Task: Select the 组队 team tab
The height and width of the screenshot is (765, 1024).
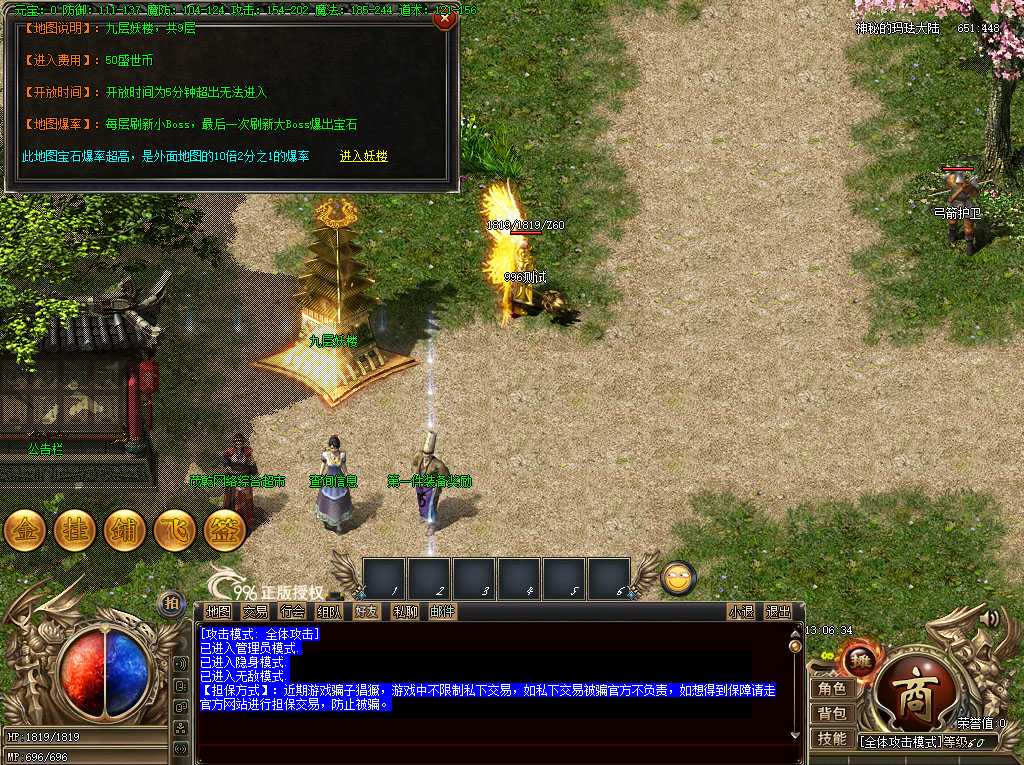Action: (x=330, y=612)
